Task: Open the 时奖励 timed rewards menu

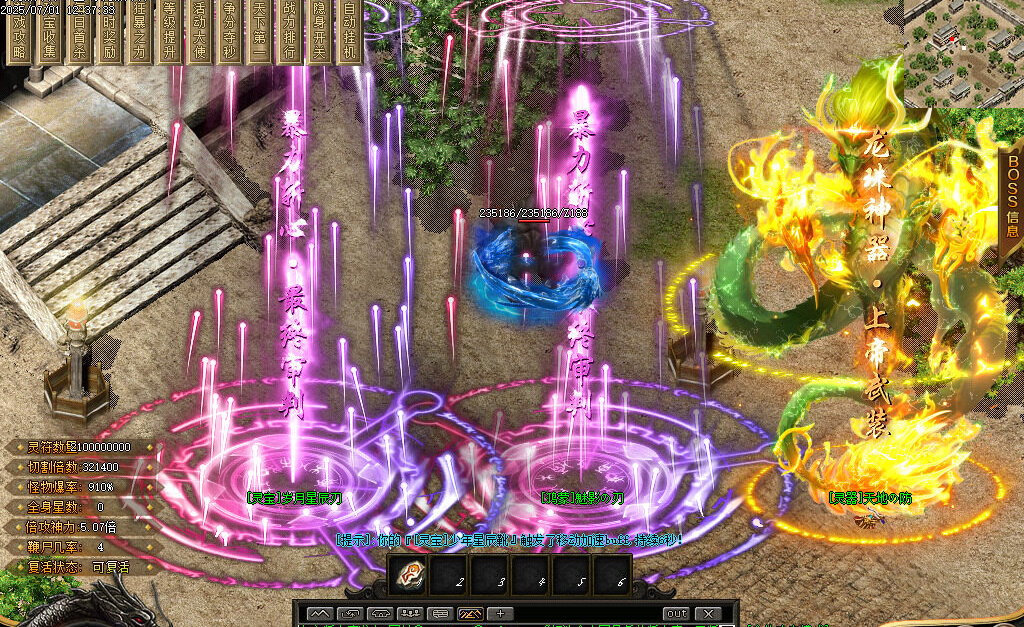Action: [x=109, y=36]
